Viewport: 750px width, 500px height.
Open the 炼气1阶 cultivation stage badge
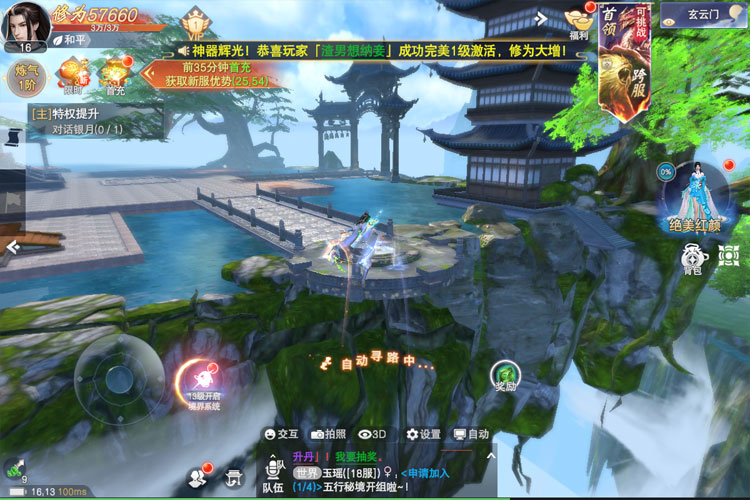pyautogui.click(x=25, y=77)
